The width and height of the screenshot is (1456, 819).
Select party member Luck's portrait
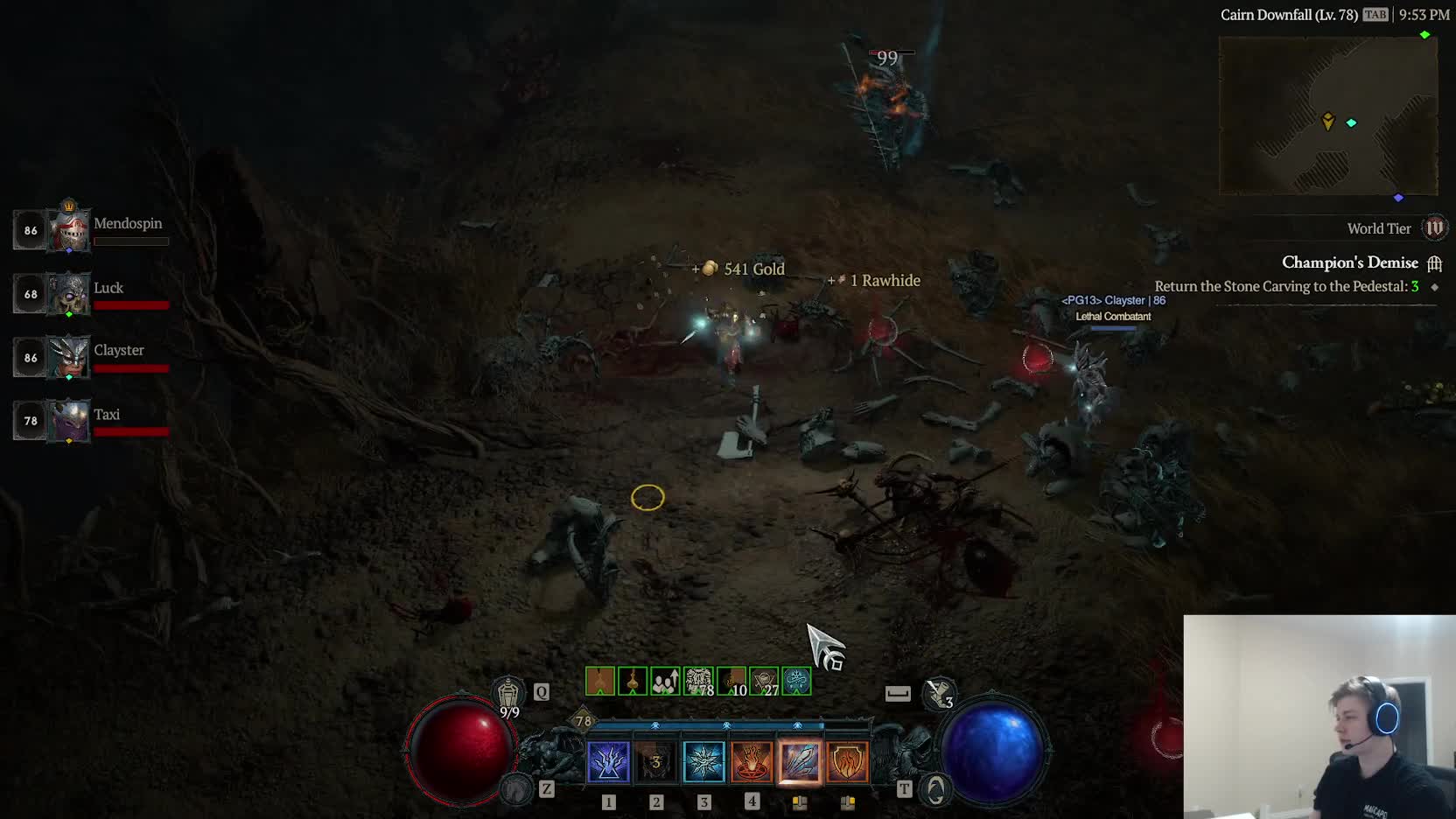point(68,295)
